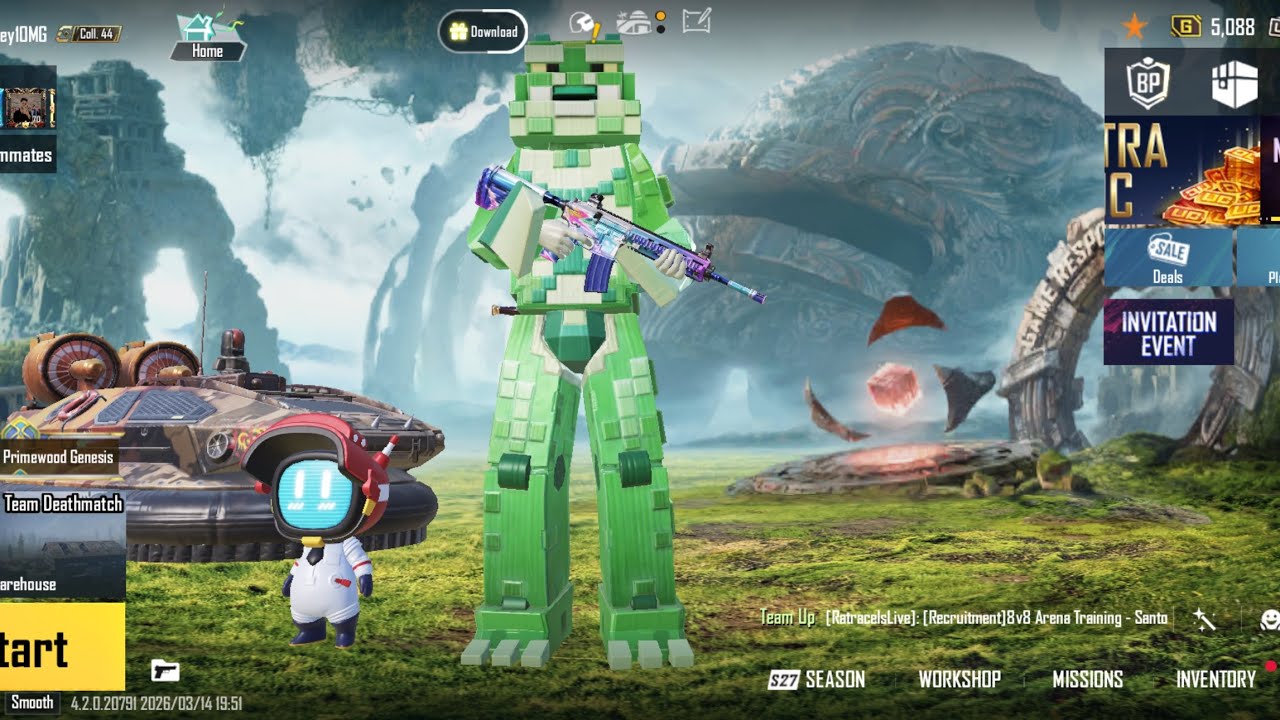Open the domed building icon
This screenshot has width=1280, height=720.
pos(636,21)
